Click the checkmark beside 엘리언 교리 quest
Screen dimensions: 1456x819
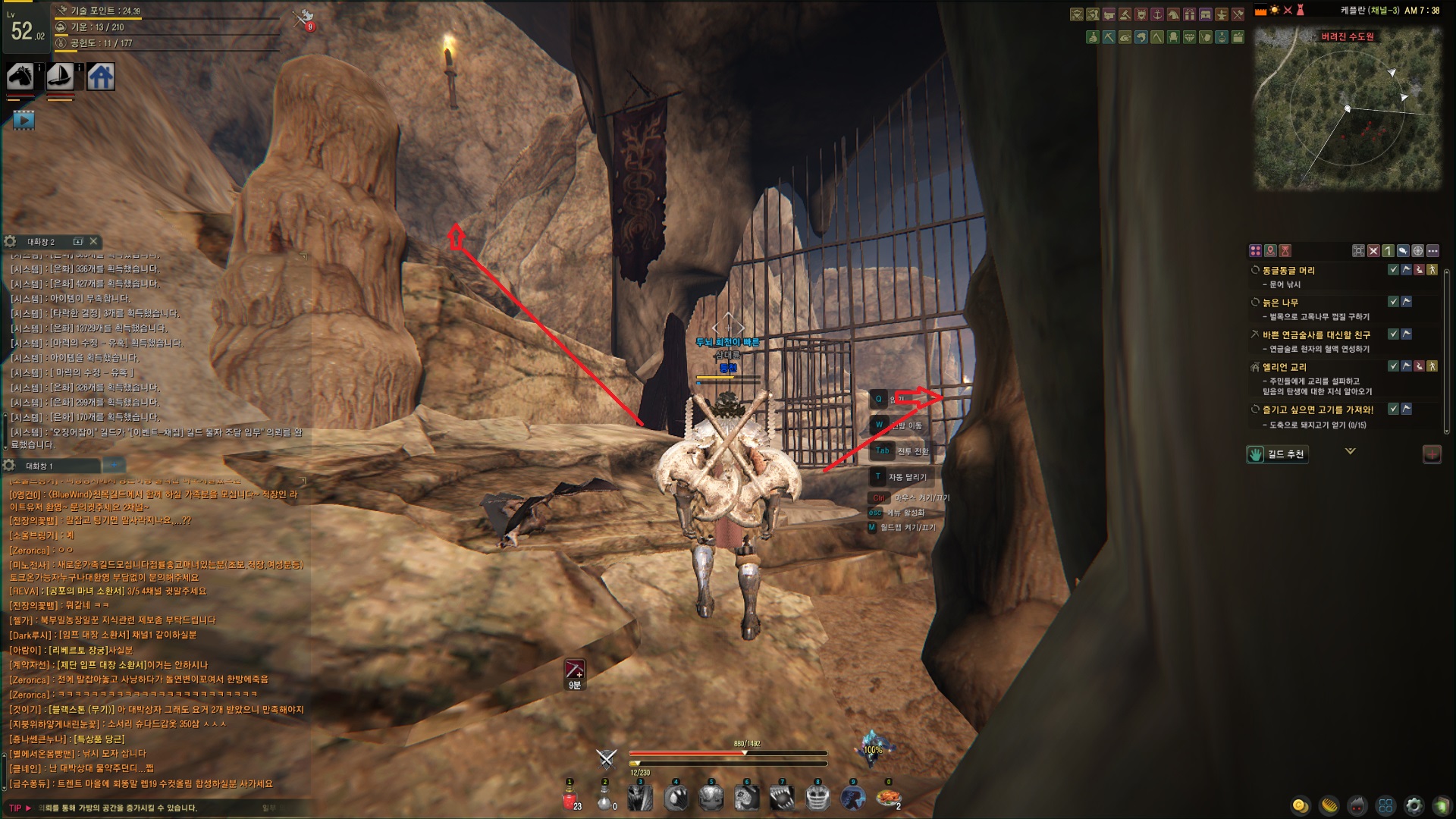[1393, 366]
